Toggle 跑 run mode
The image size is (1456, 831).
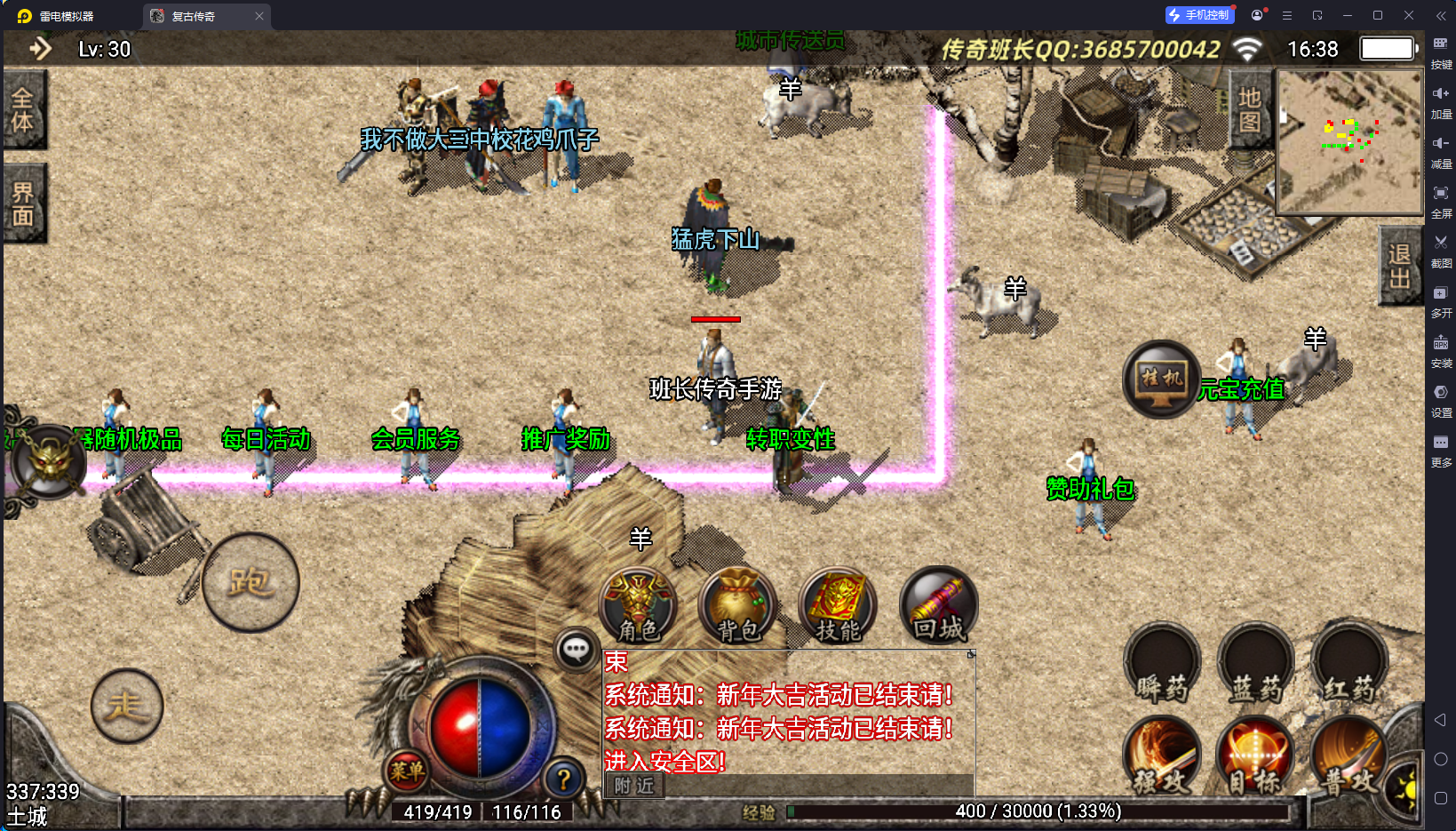[x=251, y=583]
